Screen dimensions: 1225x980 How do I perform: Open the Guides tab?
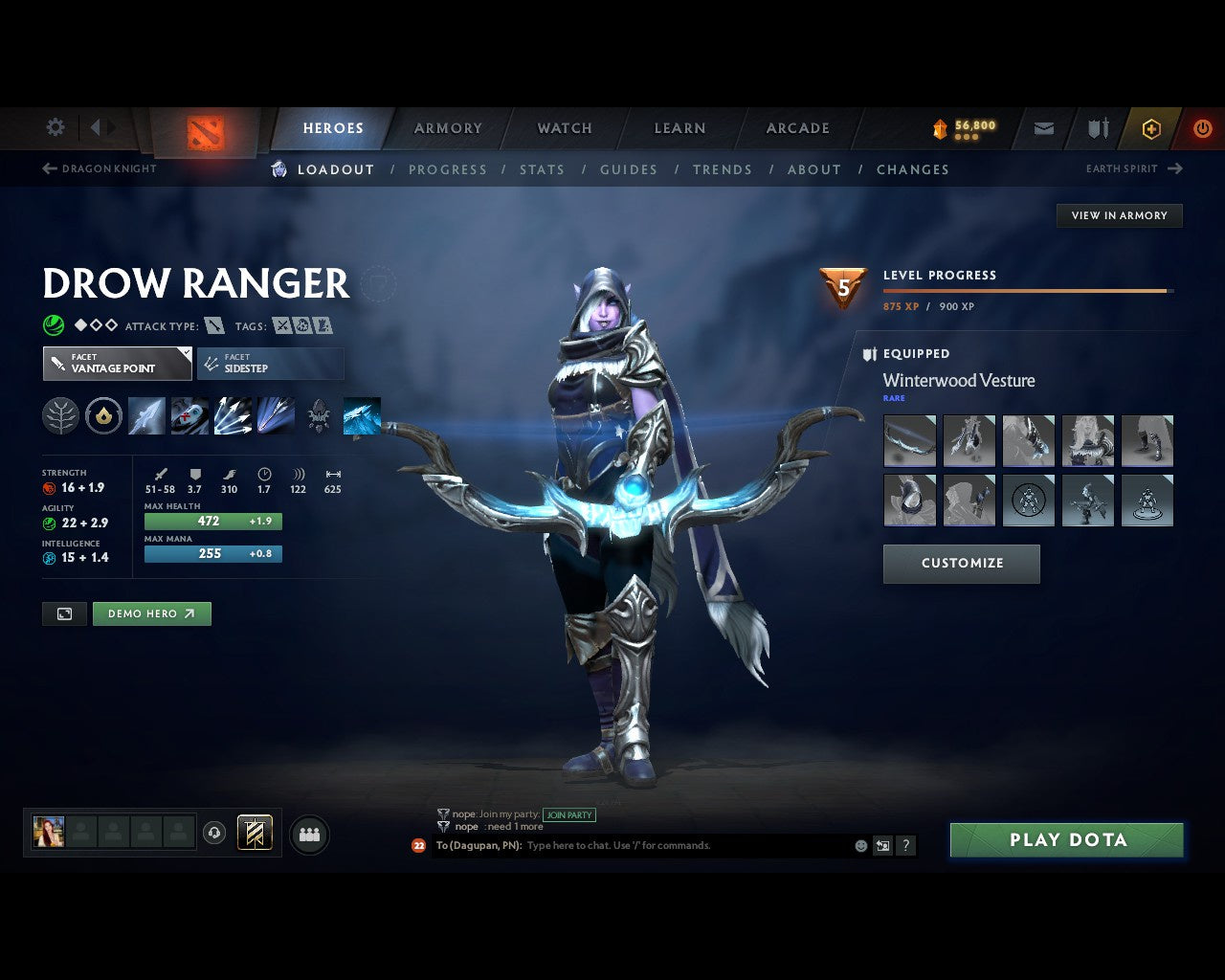(629, 169)
